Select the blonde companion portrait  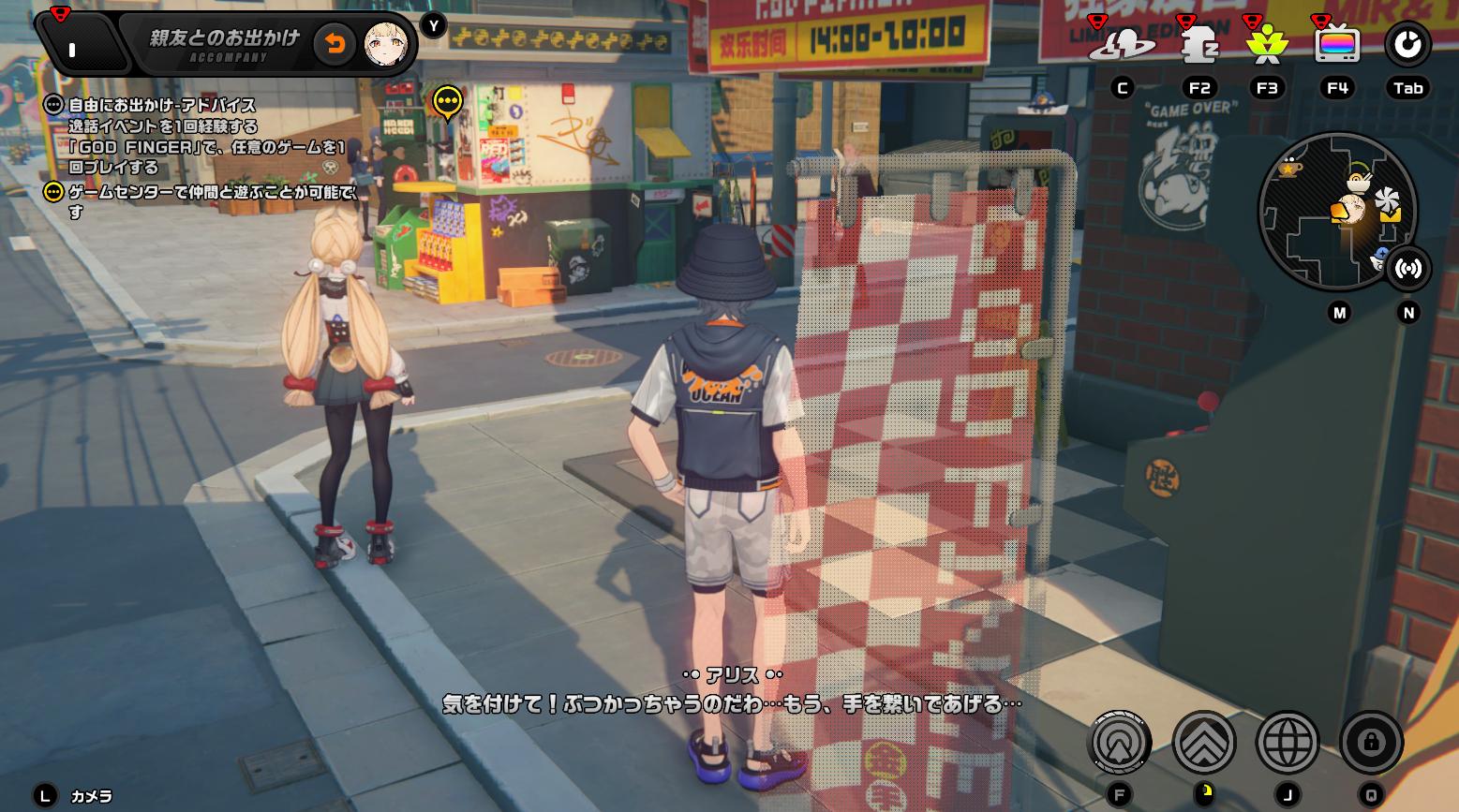point(384,44)
